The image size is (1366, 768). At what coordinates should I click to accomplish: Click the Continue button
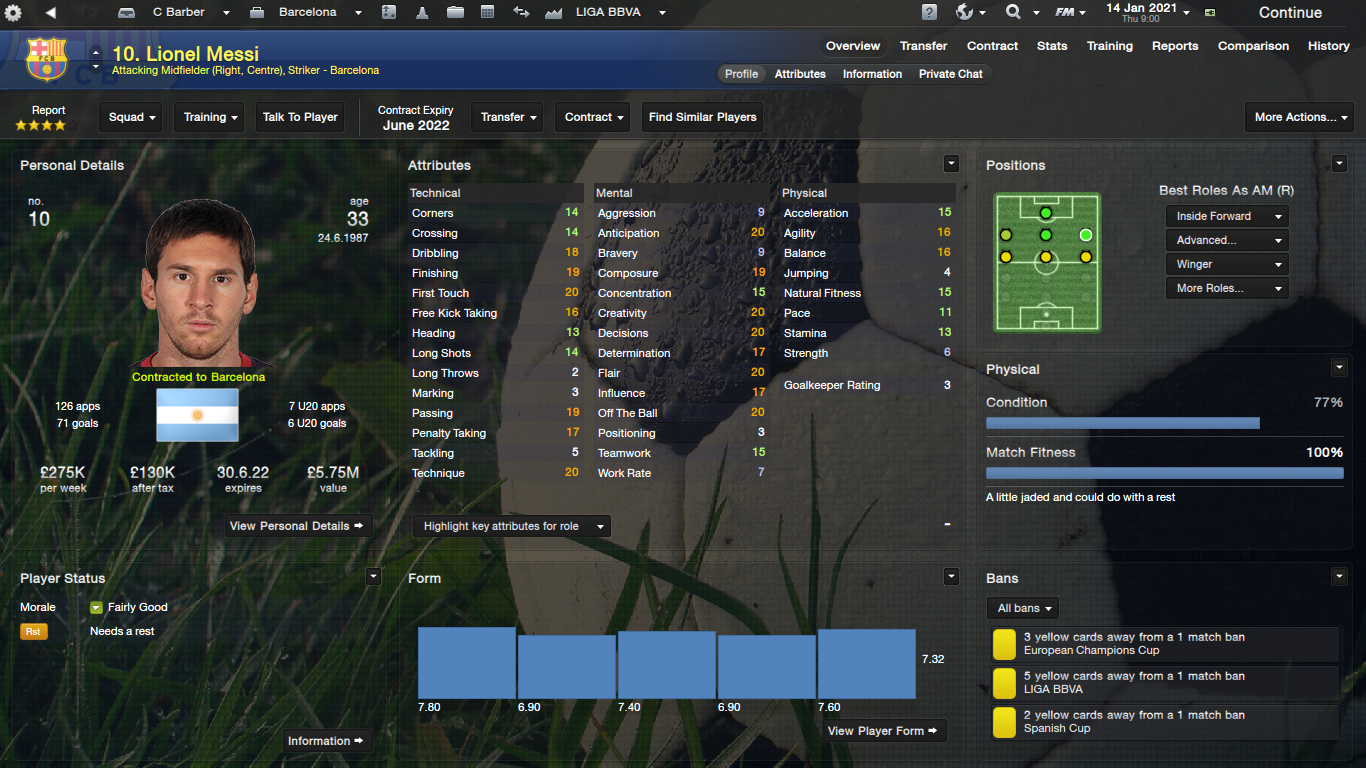pos(1290,13)
